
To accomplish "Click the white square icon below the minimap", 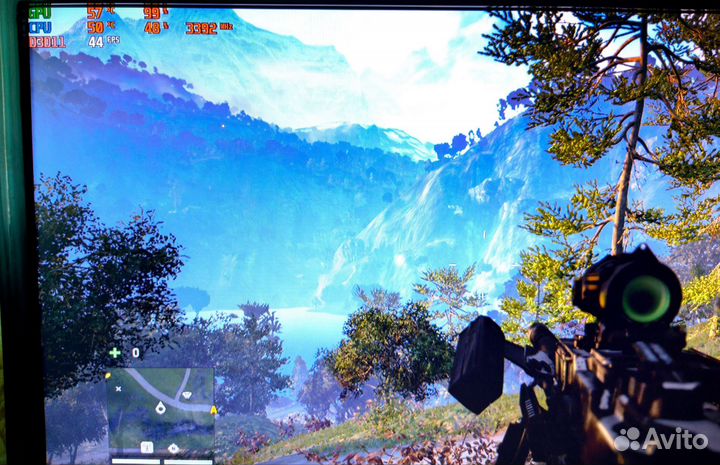I will click(147, 447).
